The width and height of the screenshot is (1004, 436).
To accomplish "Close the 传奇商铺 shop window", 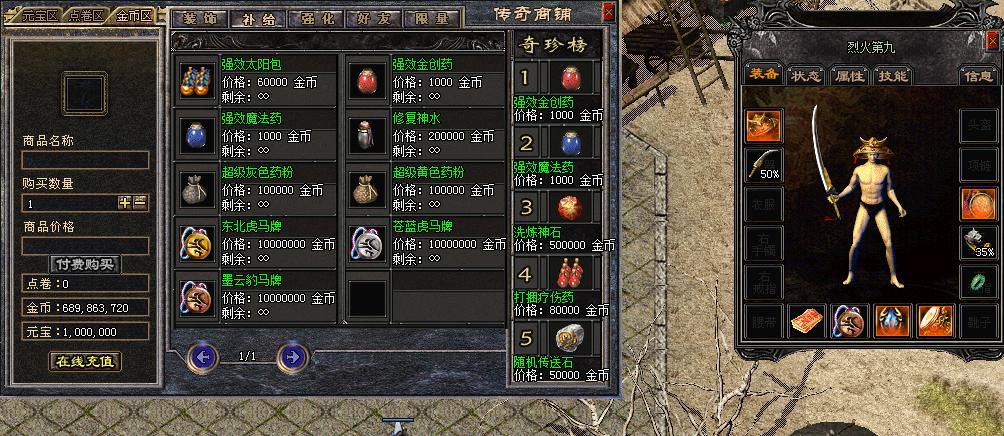I will tap(609, 13).
